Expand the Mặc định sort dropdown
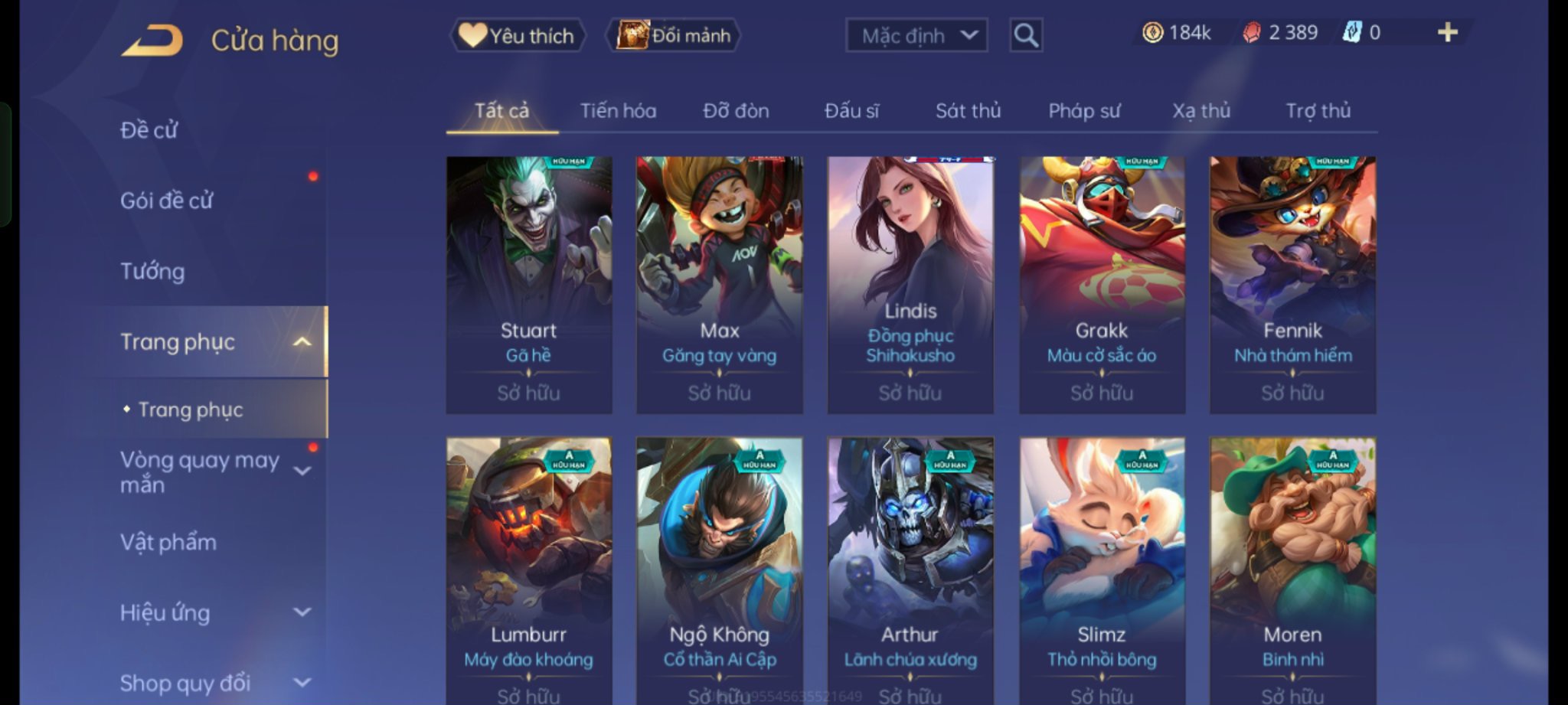This screenshot has height=705, width=1568. pos(916,35)
